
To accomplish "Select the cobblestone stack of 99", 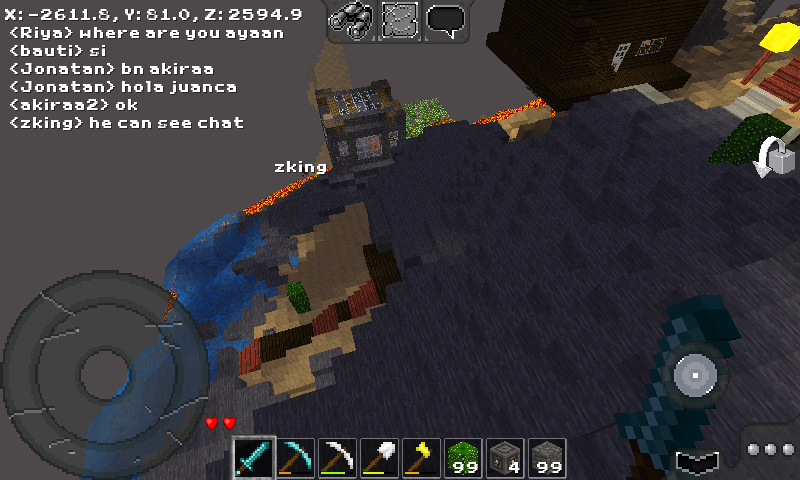I will pyautogui.click(x=547, y=458).
